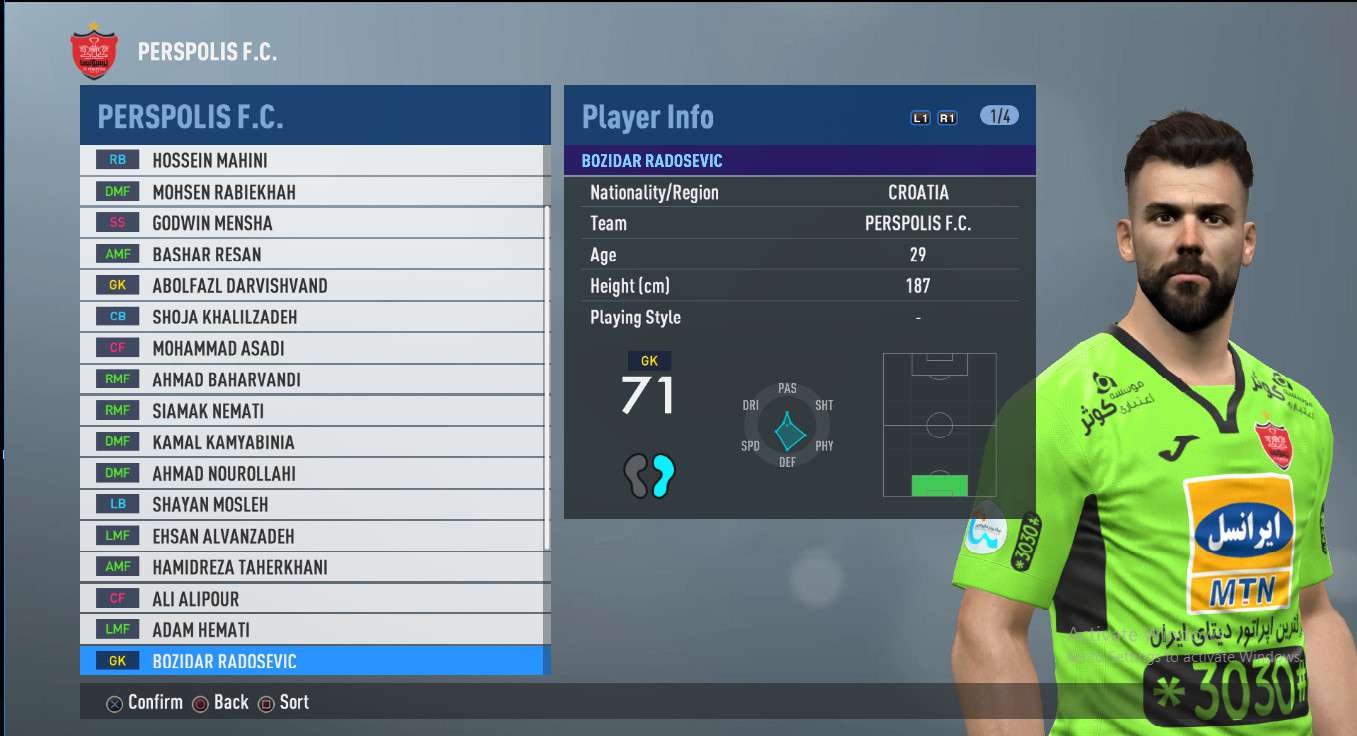
Task: Pick Bashar Resan from the player list
Action: (312, 254)
